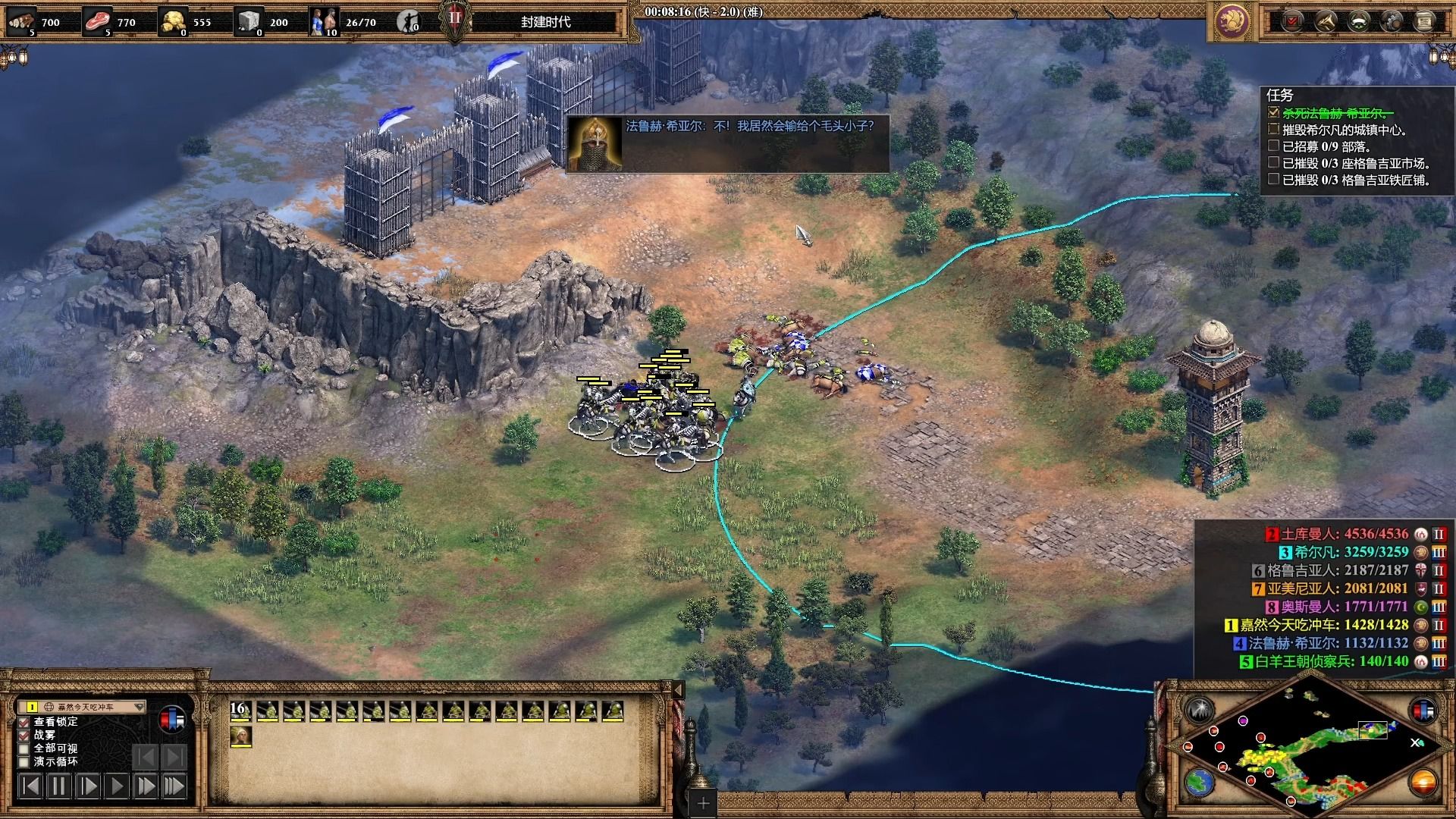
Task: Select the triple-arrow fastest replay speed
Action: [174, 786]
